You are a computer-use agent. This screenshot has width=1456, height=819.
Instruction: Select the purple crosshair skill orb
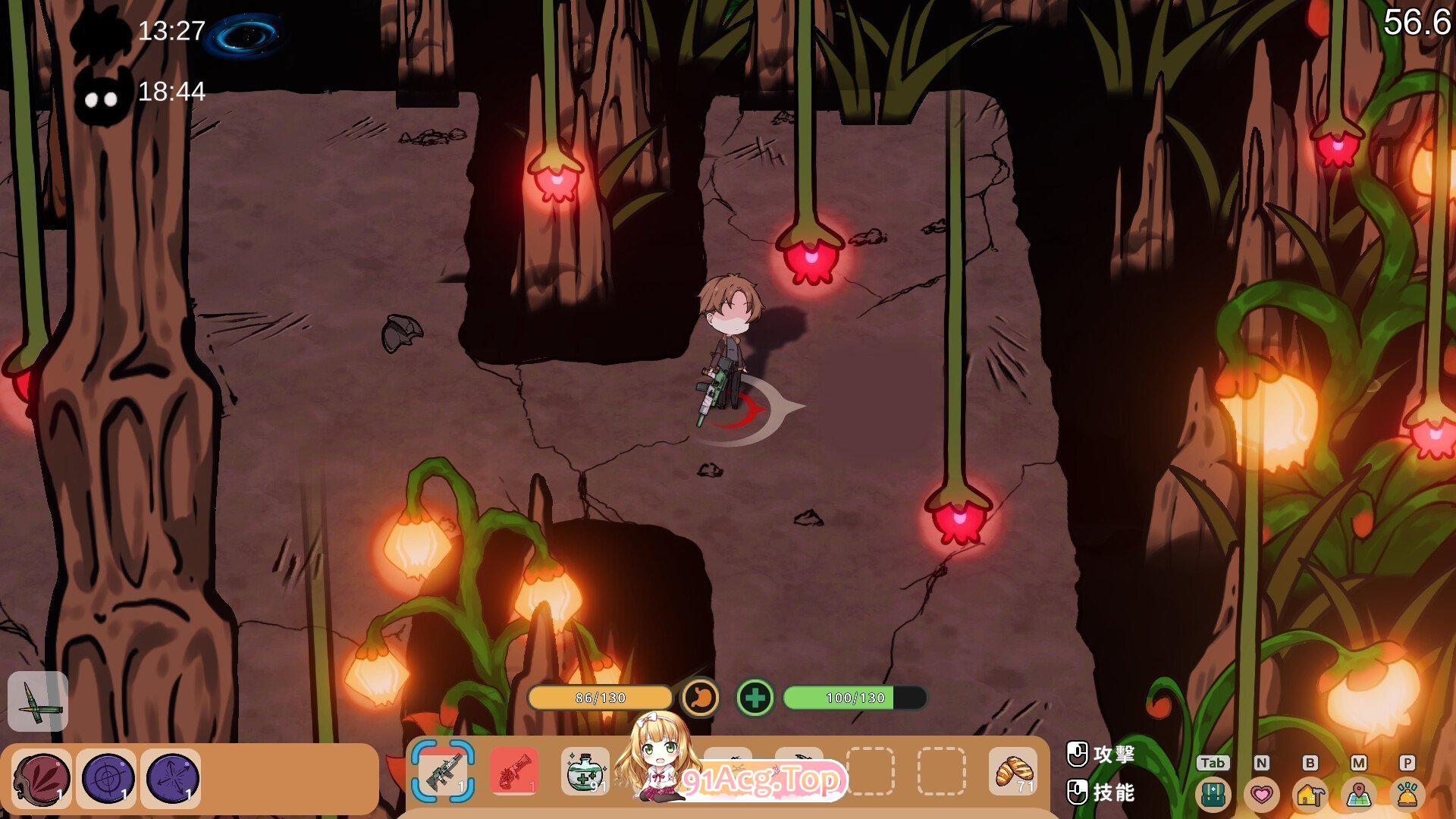106,778
